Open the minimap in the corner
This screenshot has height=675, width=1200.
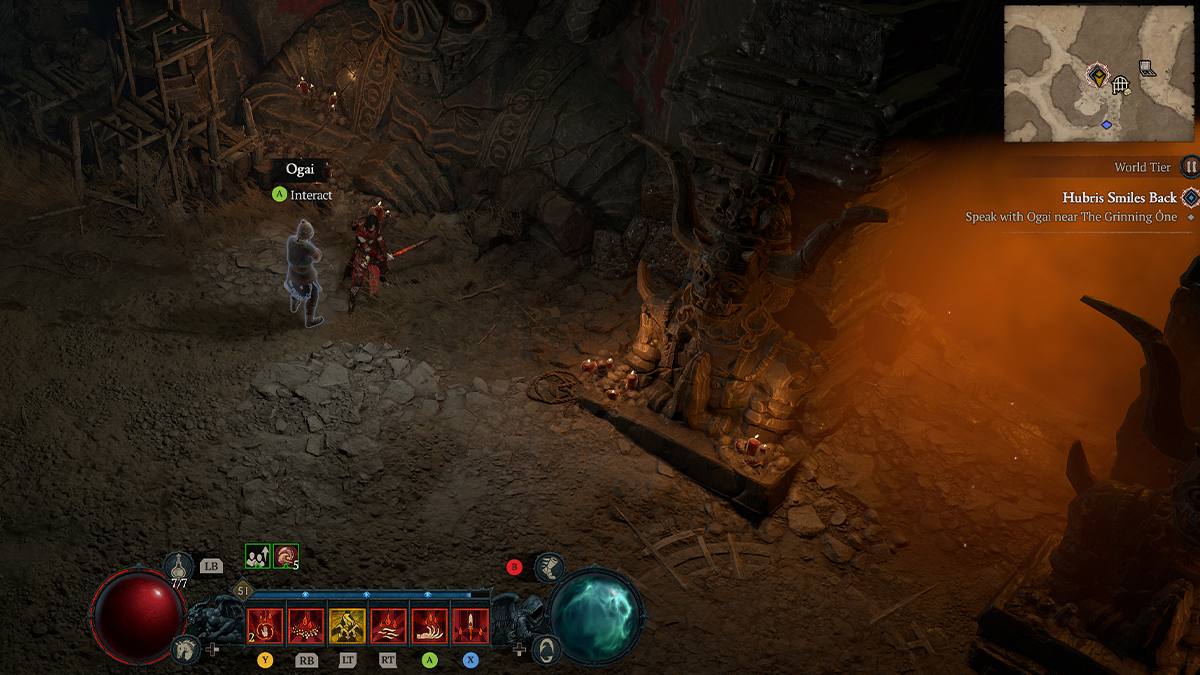tap(1099, 74)
